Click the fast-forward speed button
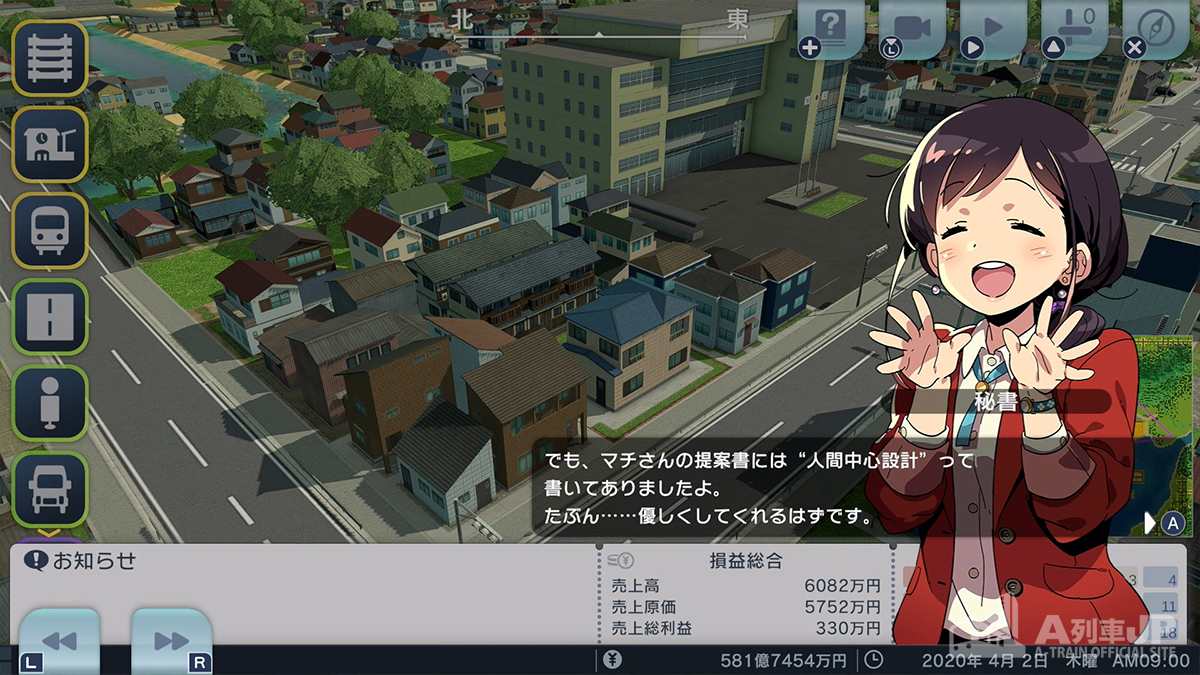 pos(171,640)
